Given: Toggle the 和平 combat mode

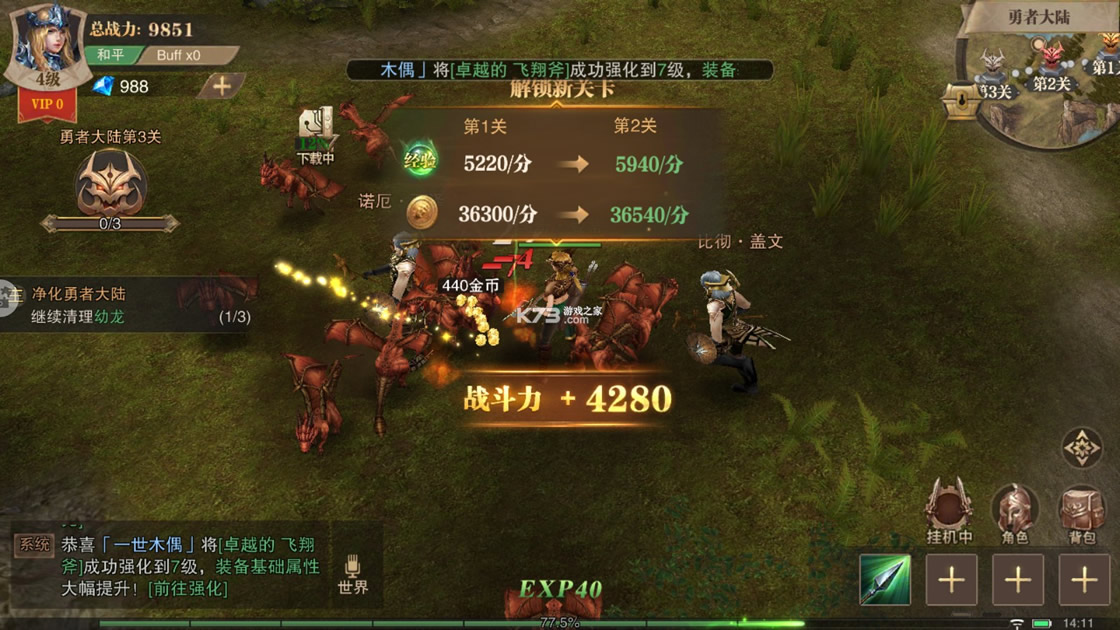Looking at the screenshot, I should click(110, 55).
